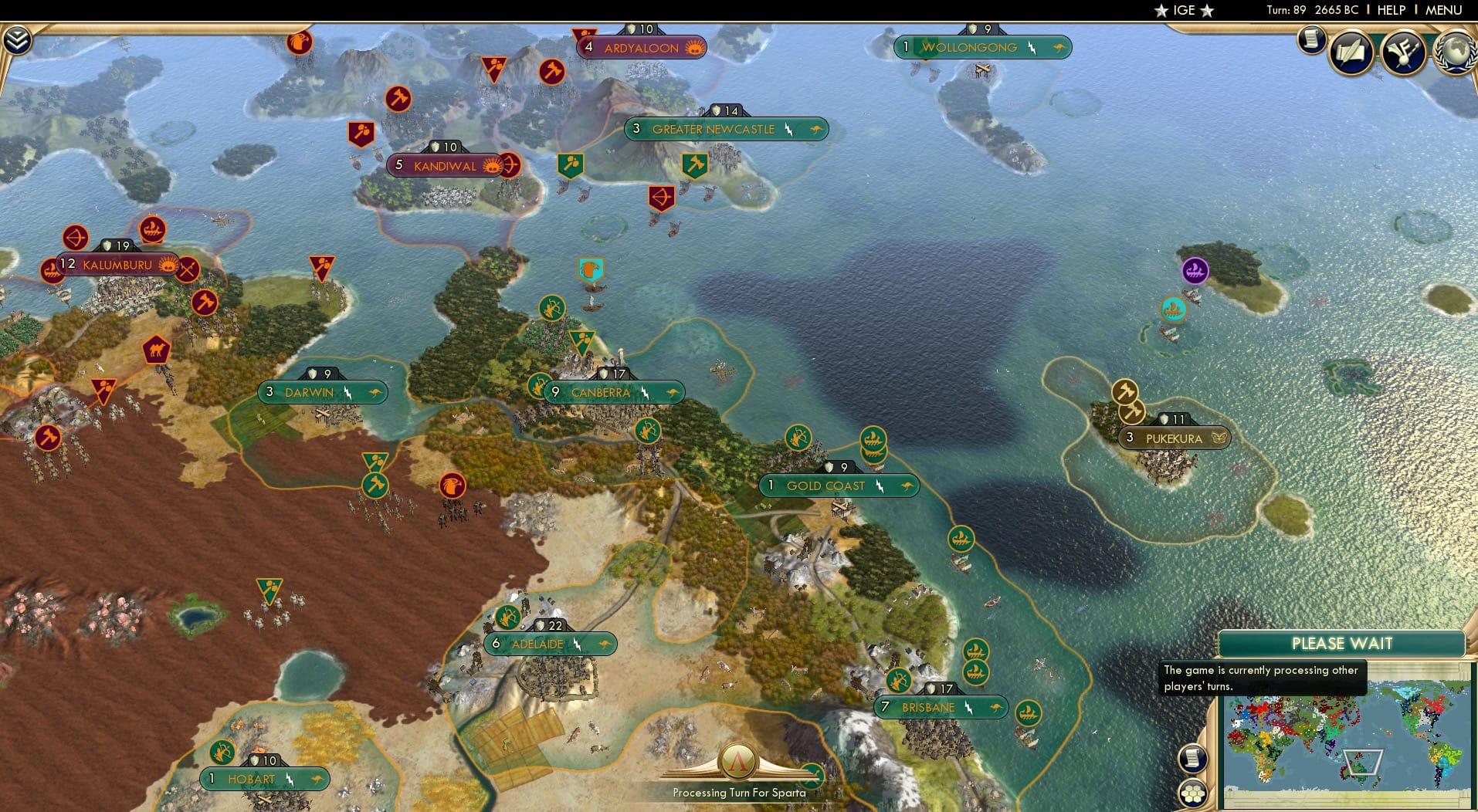Open the notification log scroll icon top right

click(1311, 39)
